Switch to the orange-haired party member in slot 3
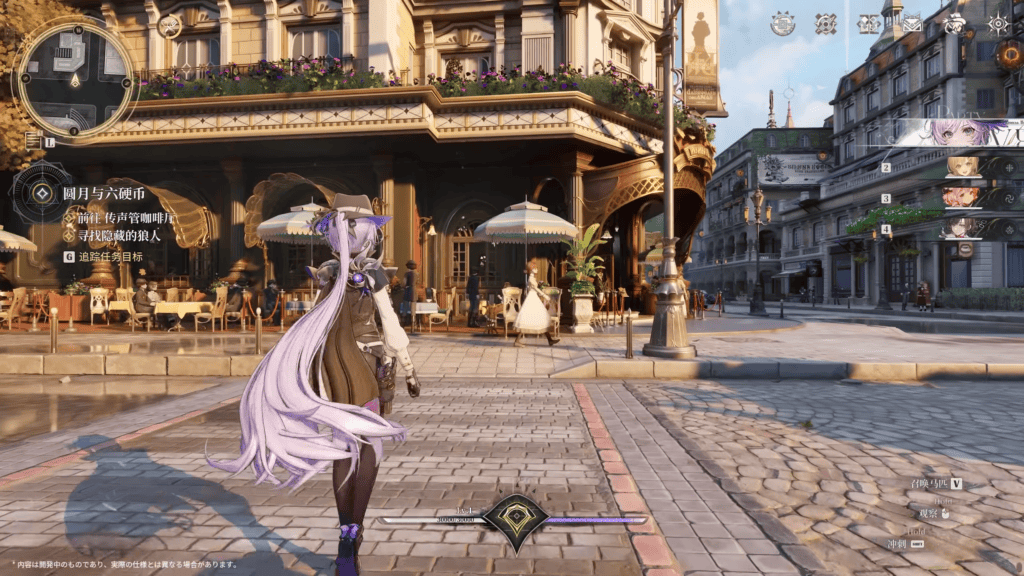The height and width of the screenshot is (576, 1024). click(x=965, y=197)
